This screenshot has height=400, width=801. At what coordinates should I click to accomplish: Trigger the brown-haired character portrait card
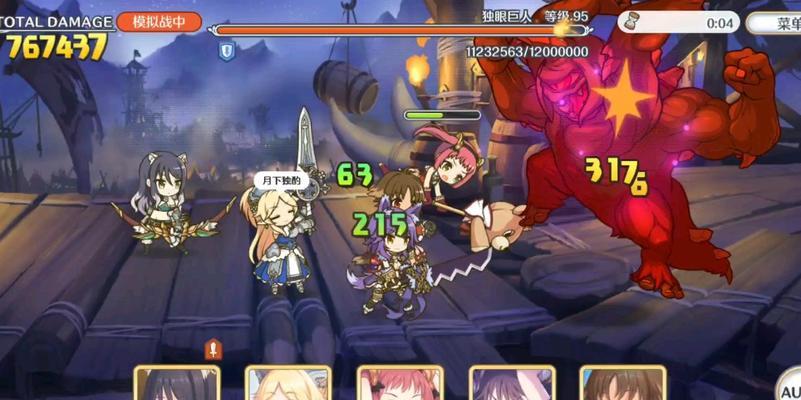pos(623,384)
